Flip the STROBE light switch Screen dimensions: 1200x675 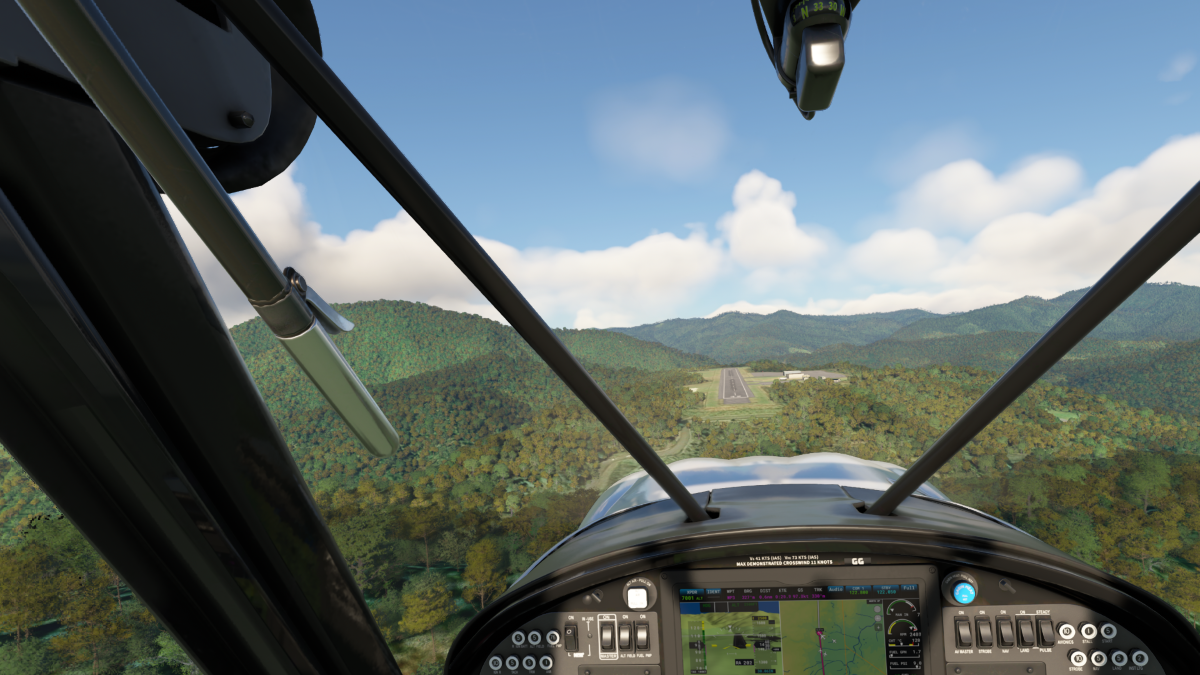pos(984,631)
